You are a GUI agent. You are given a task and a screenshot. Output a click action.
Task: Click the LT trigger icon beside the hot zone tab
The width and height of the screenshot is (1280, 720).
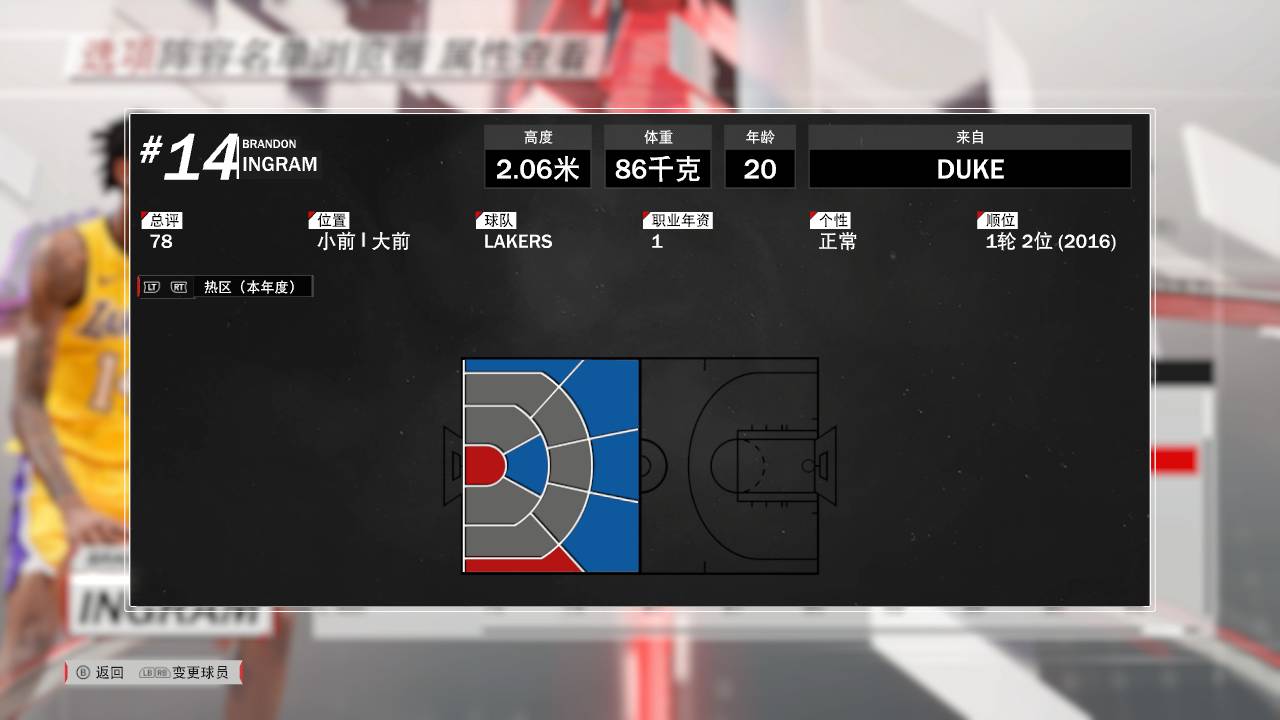(150, 286)
